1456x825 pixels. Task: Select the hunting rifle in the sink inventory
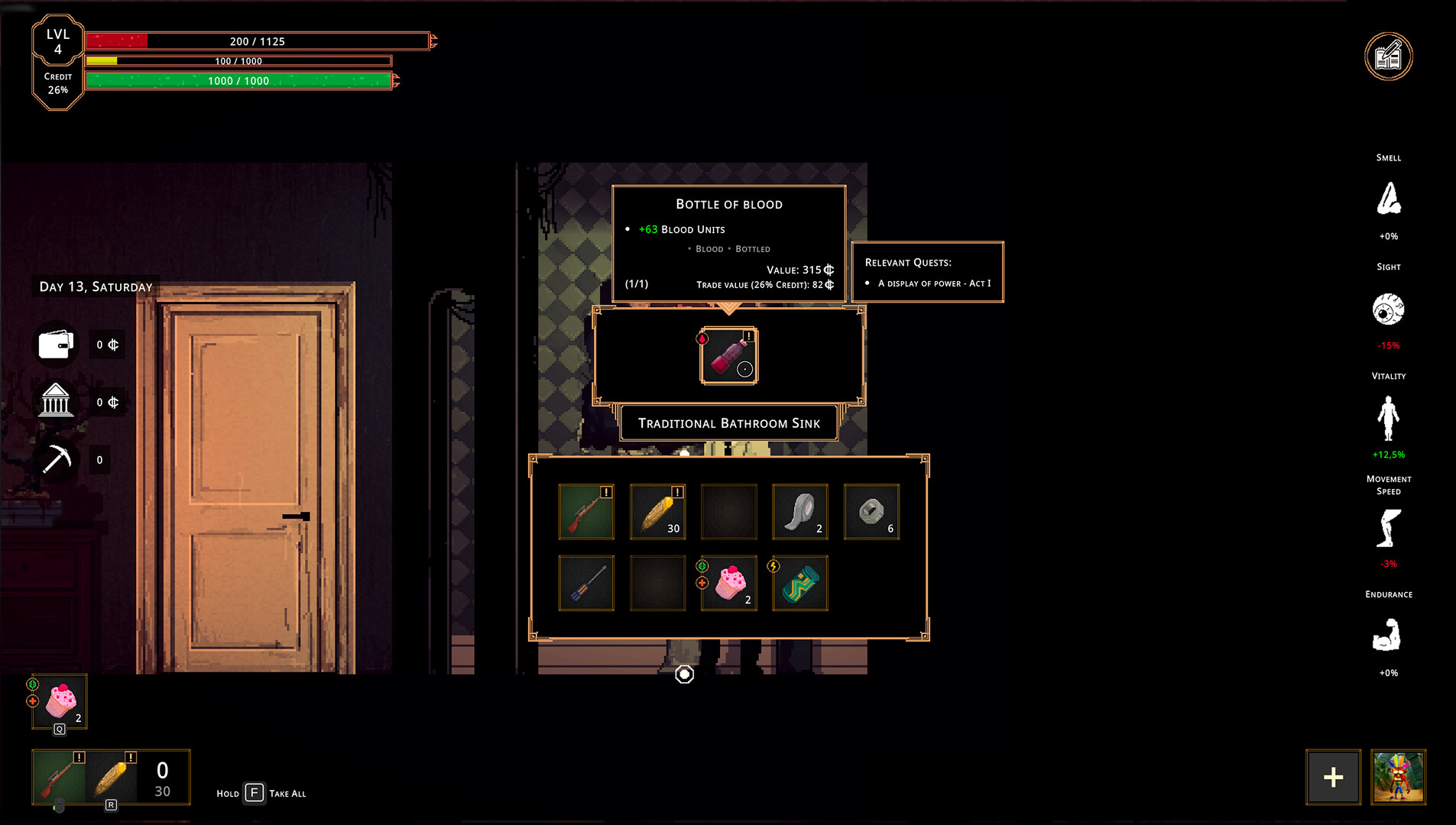586,512
